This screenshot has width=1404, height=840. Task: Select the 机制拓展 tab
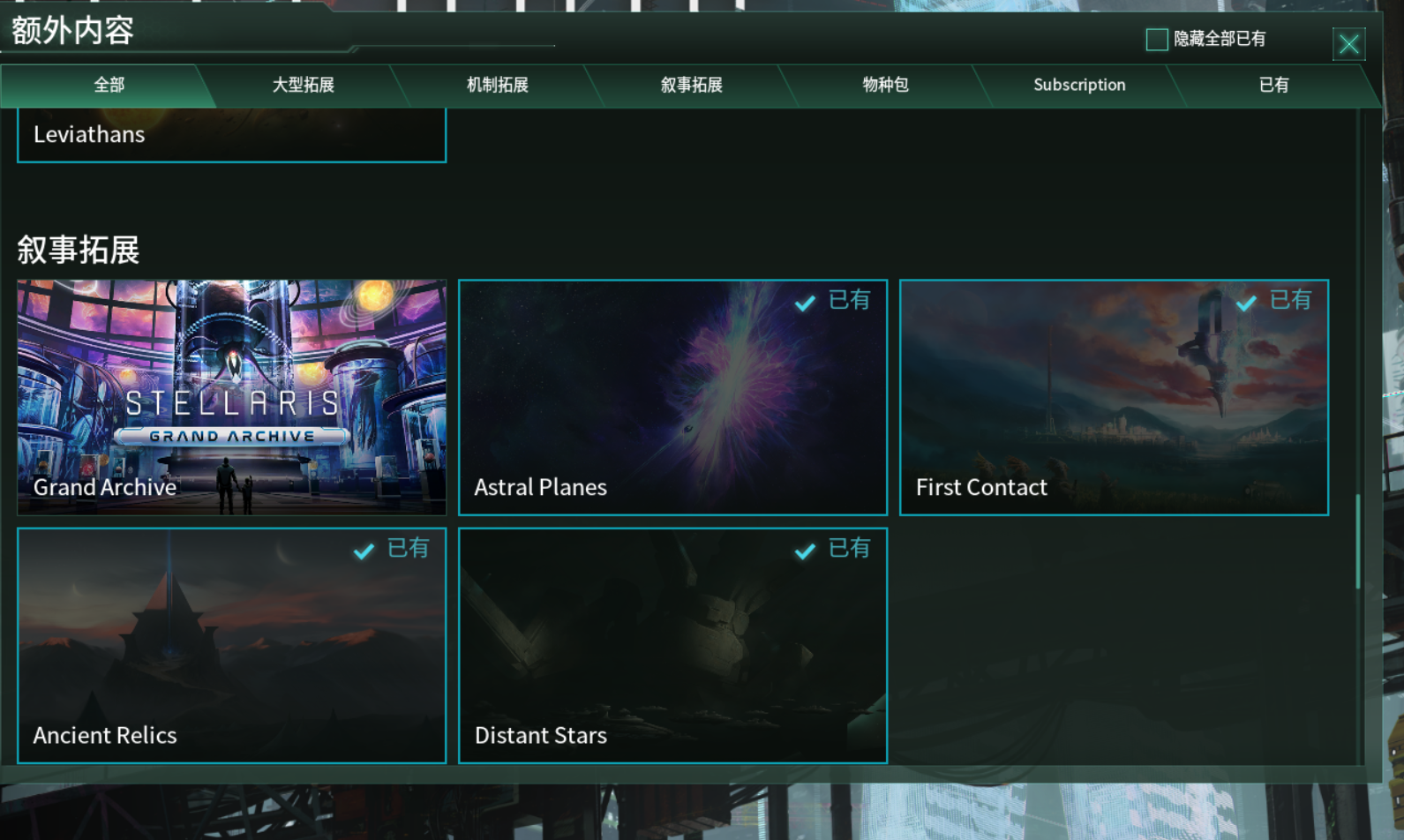[x=497, y=86]
